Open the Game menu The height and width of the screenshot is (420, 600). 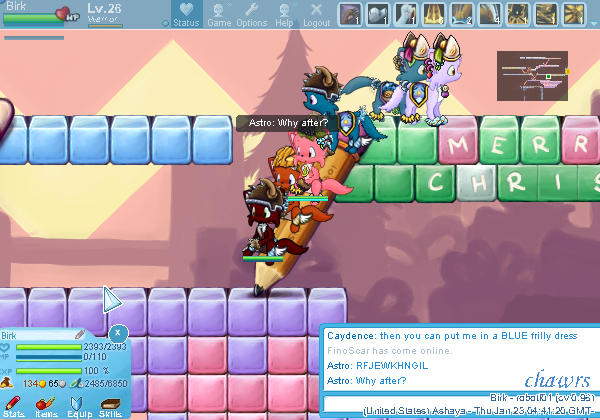click(219, 15)
